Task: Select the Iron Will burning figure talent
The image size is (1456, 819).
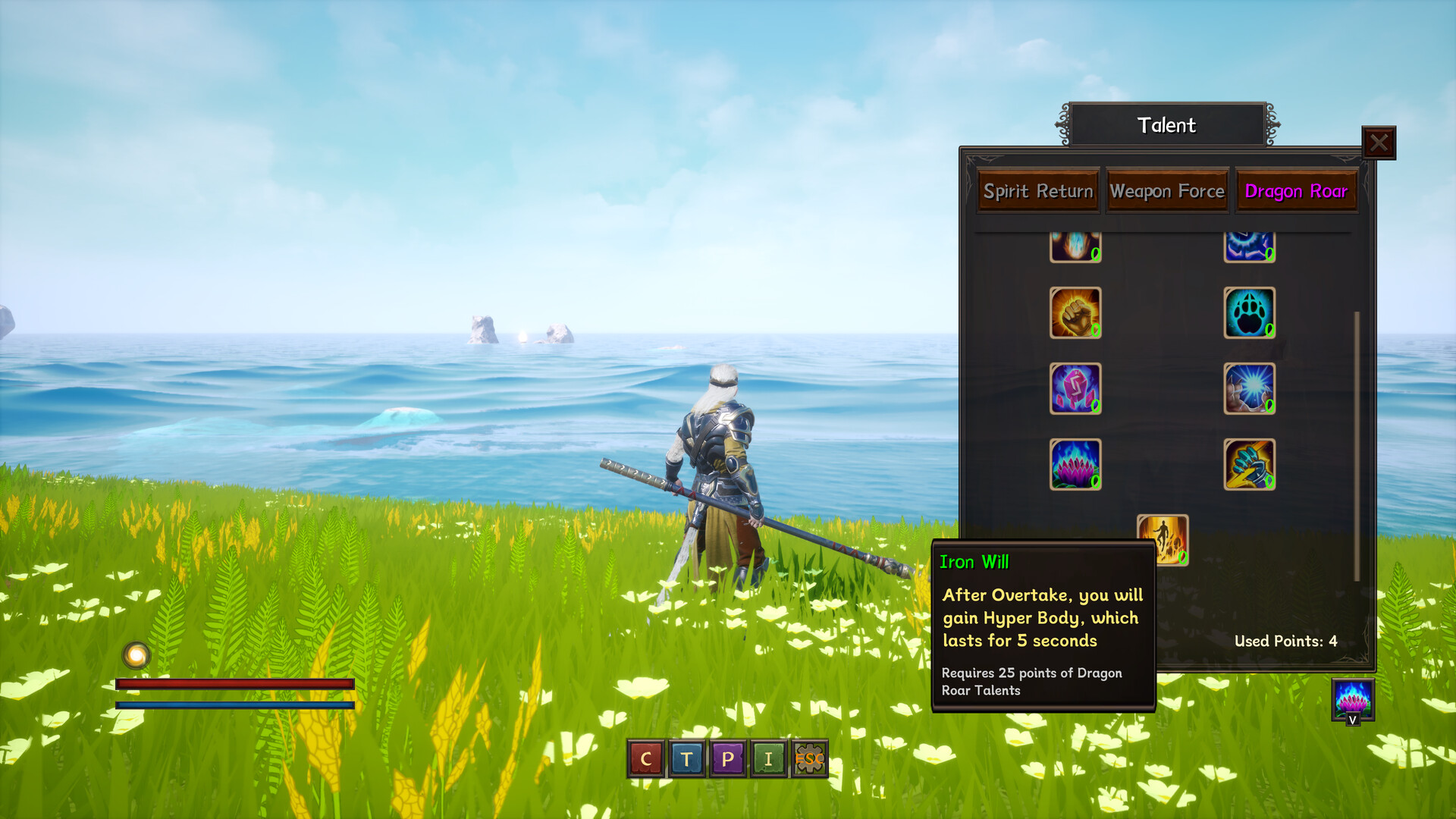Action: (x=1163, y=538)
